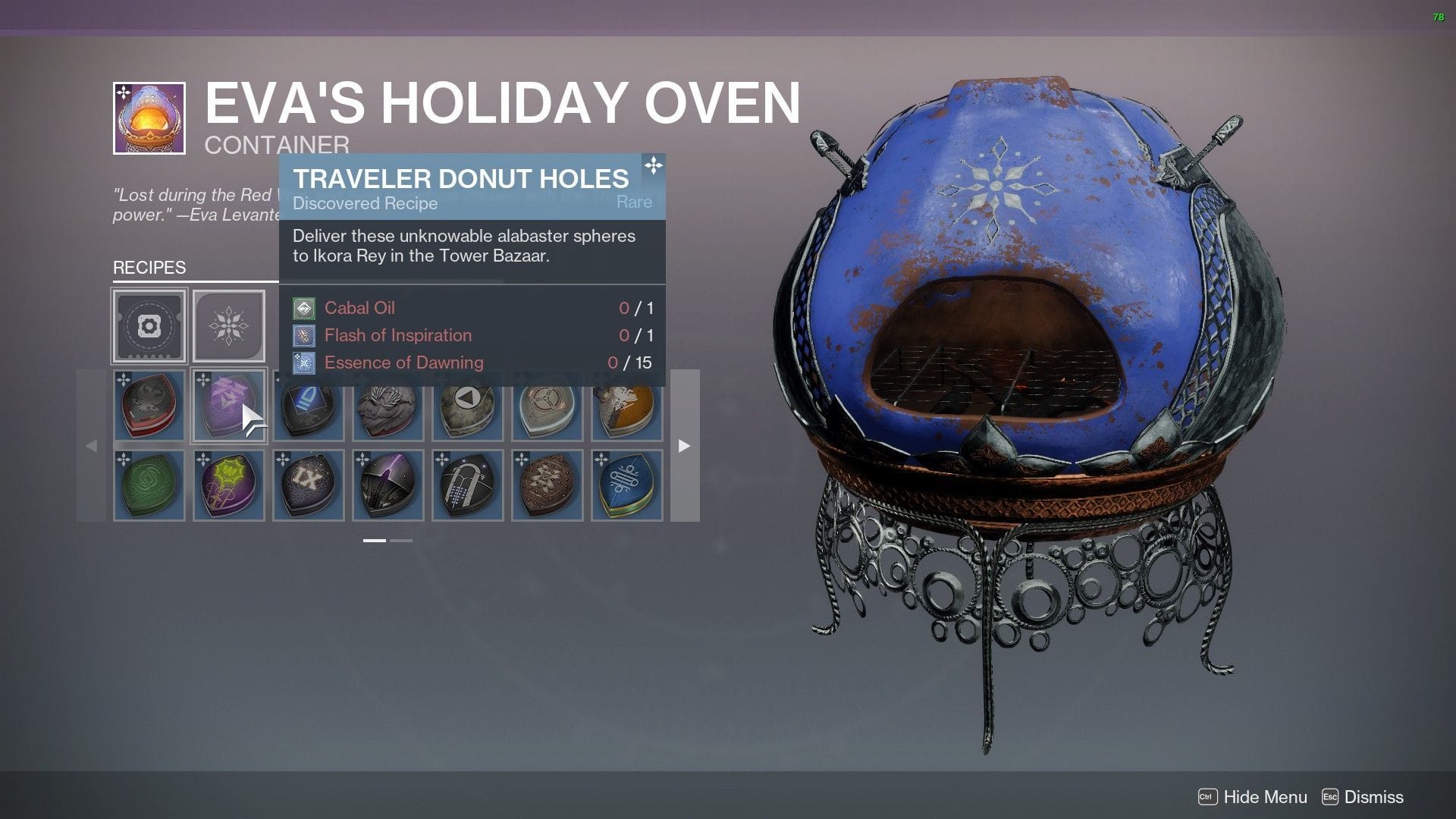Select the snowflake recipe slot
1456x819 pixels.
[228, 325]
